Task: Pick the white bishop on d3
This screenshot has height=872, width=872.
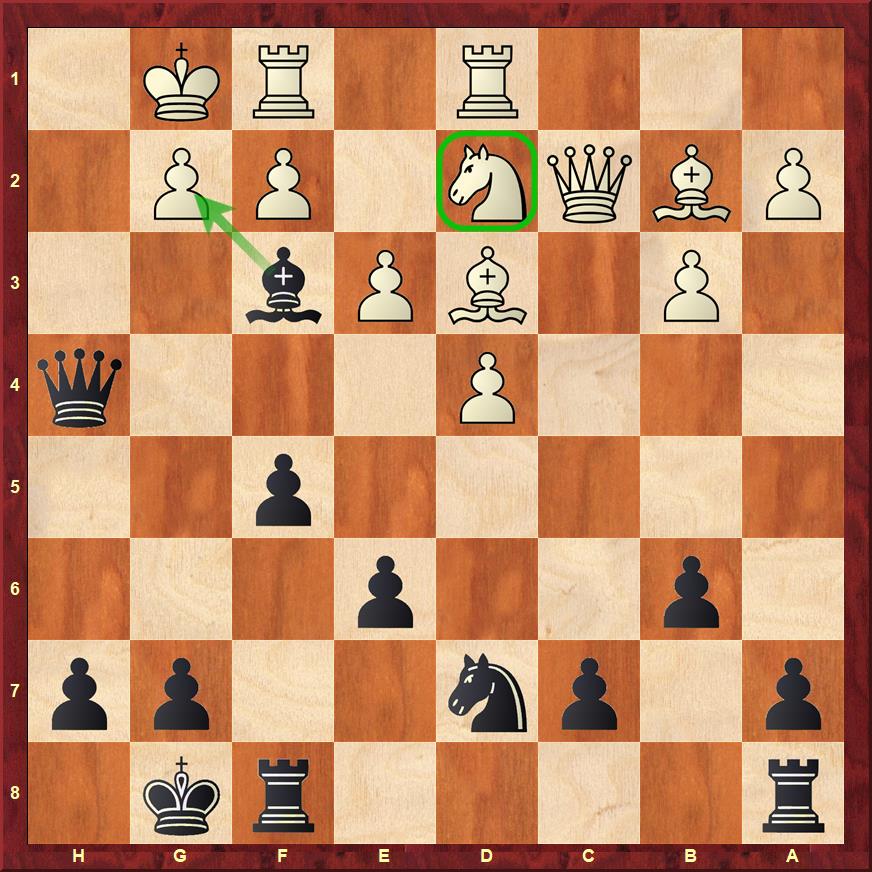Action: coord(487,285)
